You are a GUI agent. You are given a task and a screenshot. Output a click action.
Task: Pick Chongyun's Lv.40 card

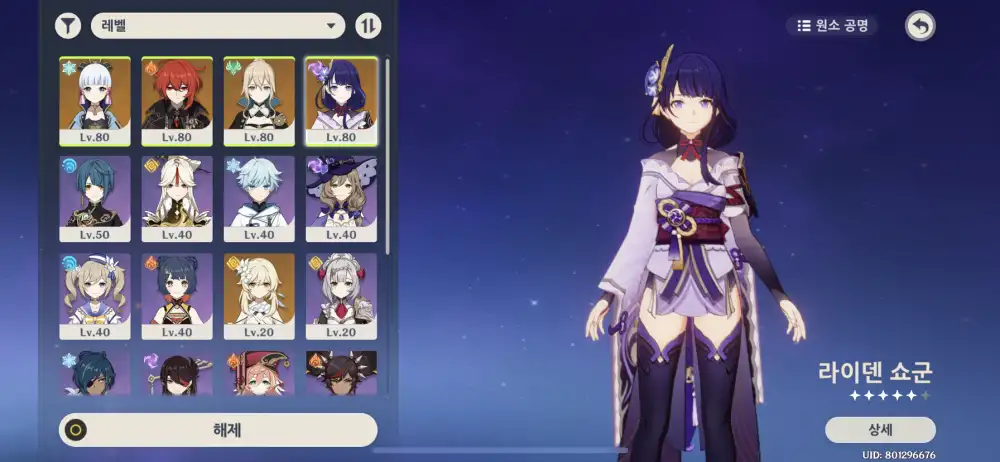[x=258, y=198]
